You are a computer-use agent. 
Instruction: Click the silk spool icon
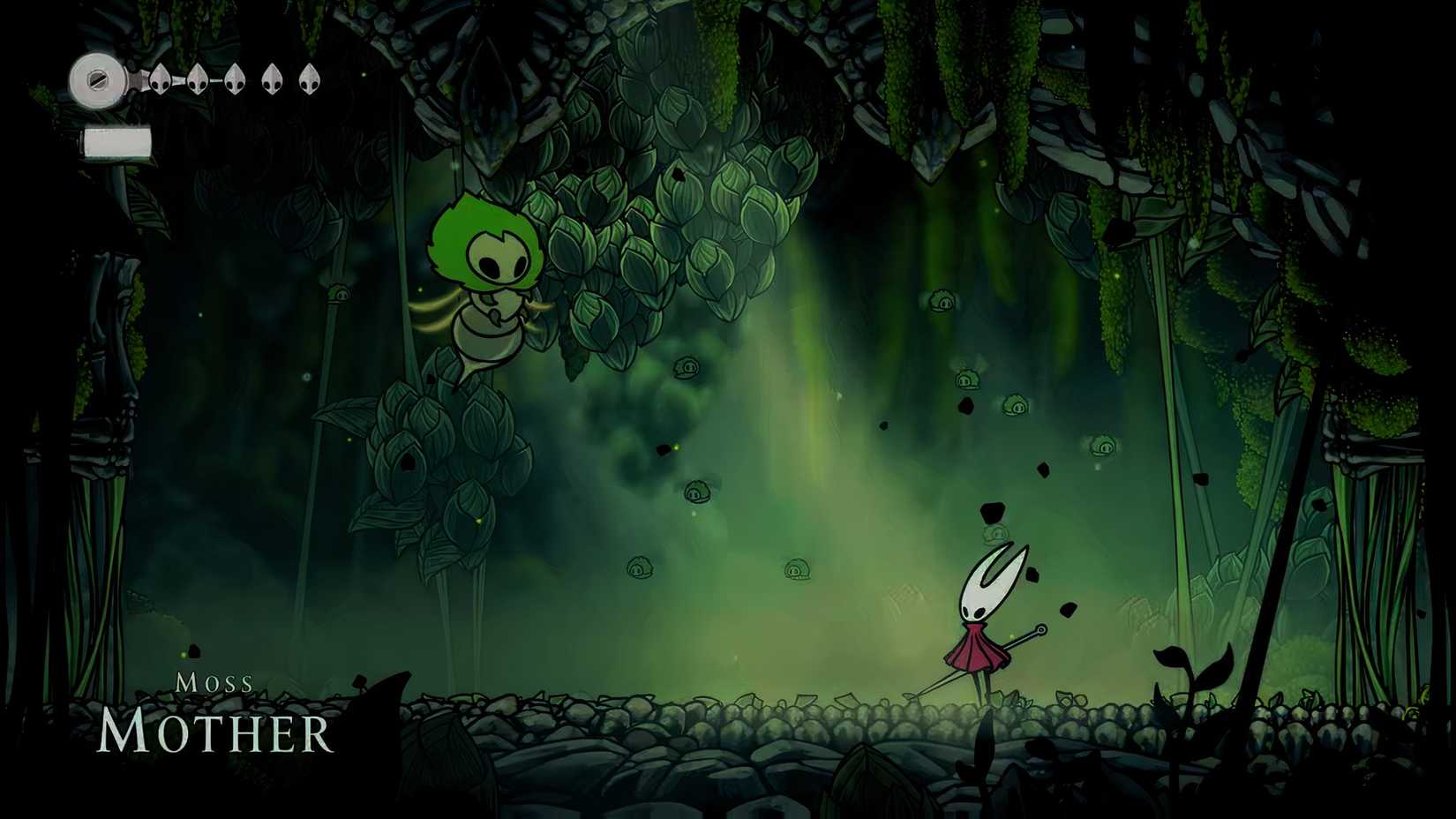(x=97, y=79)
